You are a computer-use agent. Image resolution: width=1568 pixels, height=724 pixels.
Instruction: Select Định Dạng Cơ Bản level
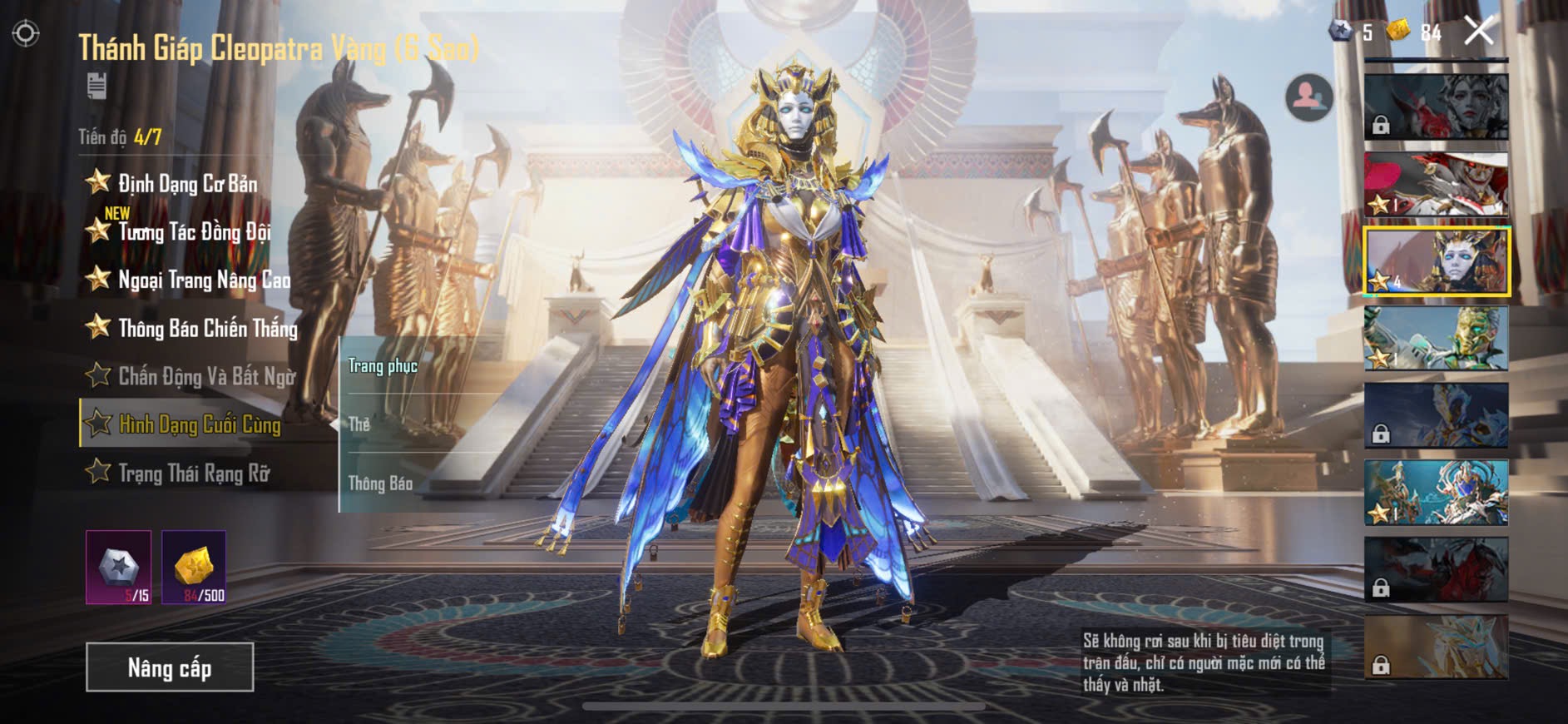click(186, 184)
